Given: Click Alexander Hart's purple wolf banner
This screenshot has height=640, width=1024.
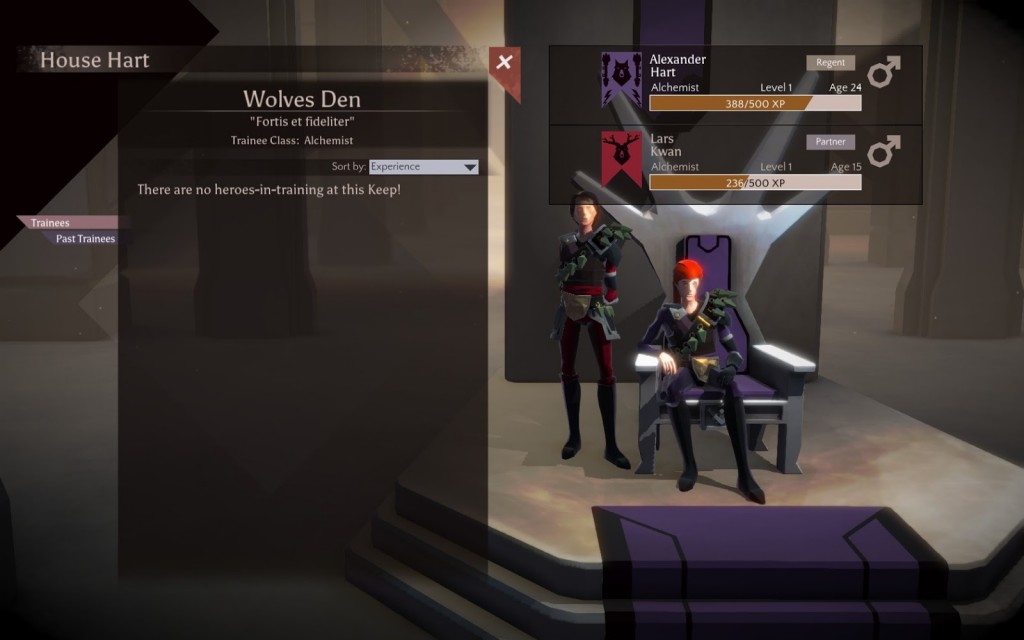Looking at the screenshot, I should click(621, 80).
